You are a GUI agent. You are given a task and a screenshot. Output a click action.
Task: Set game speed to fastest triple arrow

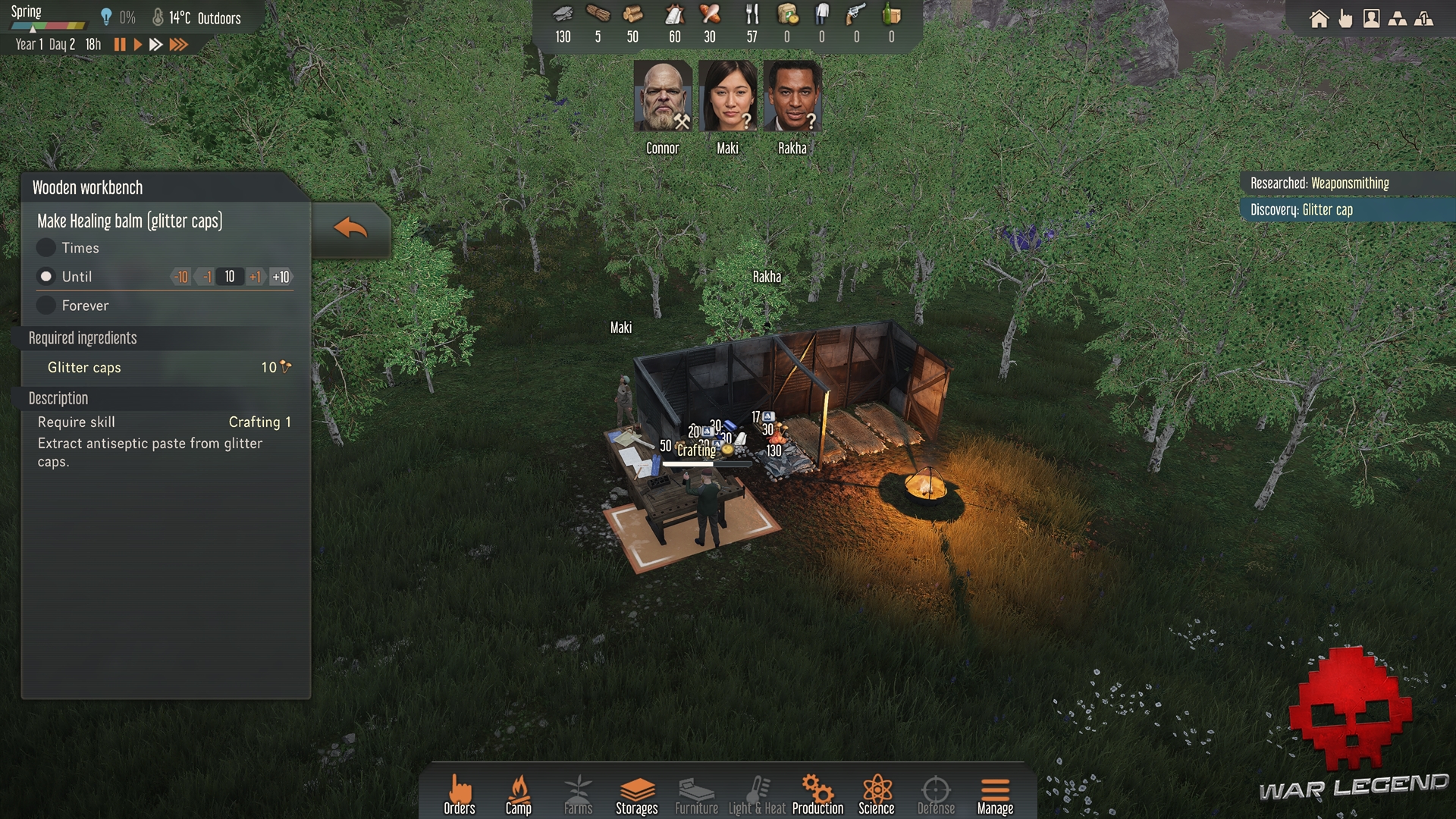179,45
